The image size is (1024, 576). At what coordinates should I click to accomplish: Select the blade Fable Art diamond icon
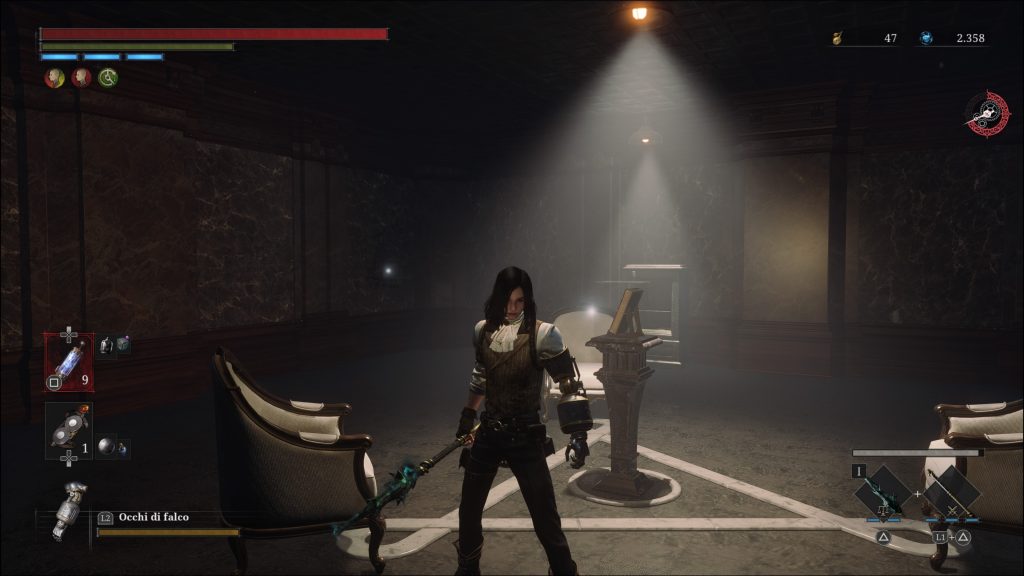[883, 492]
